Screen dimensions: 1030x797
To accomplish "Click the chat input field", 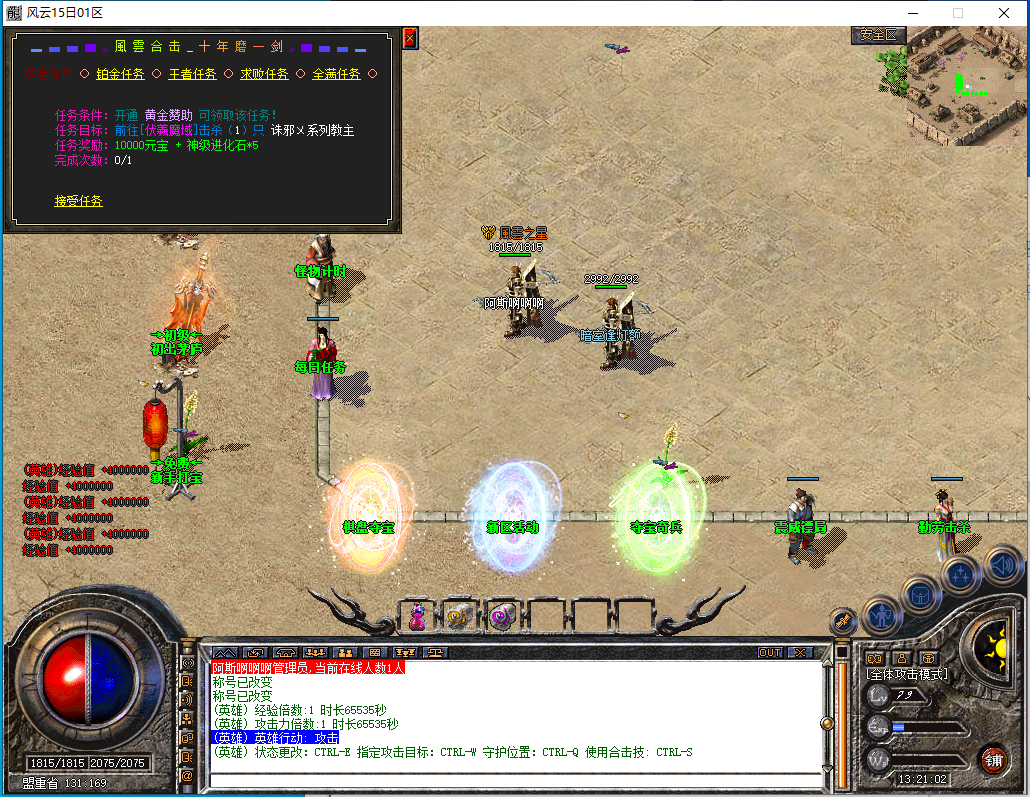I will (x=514, y=779).
